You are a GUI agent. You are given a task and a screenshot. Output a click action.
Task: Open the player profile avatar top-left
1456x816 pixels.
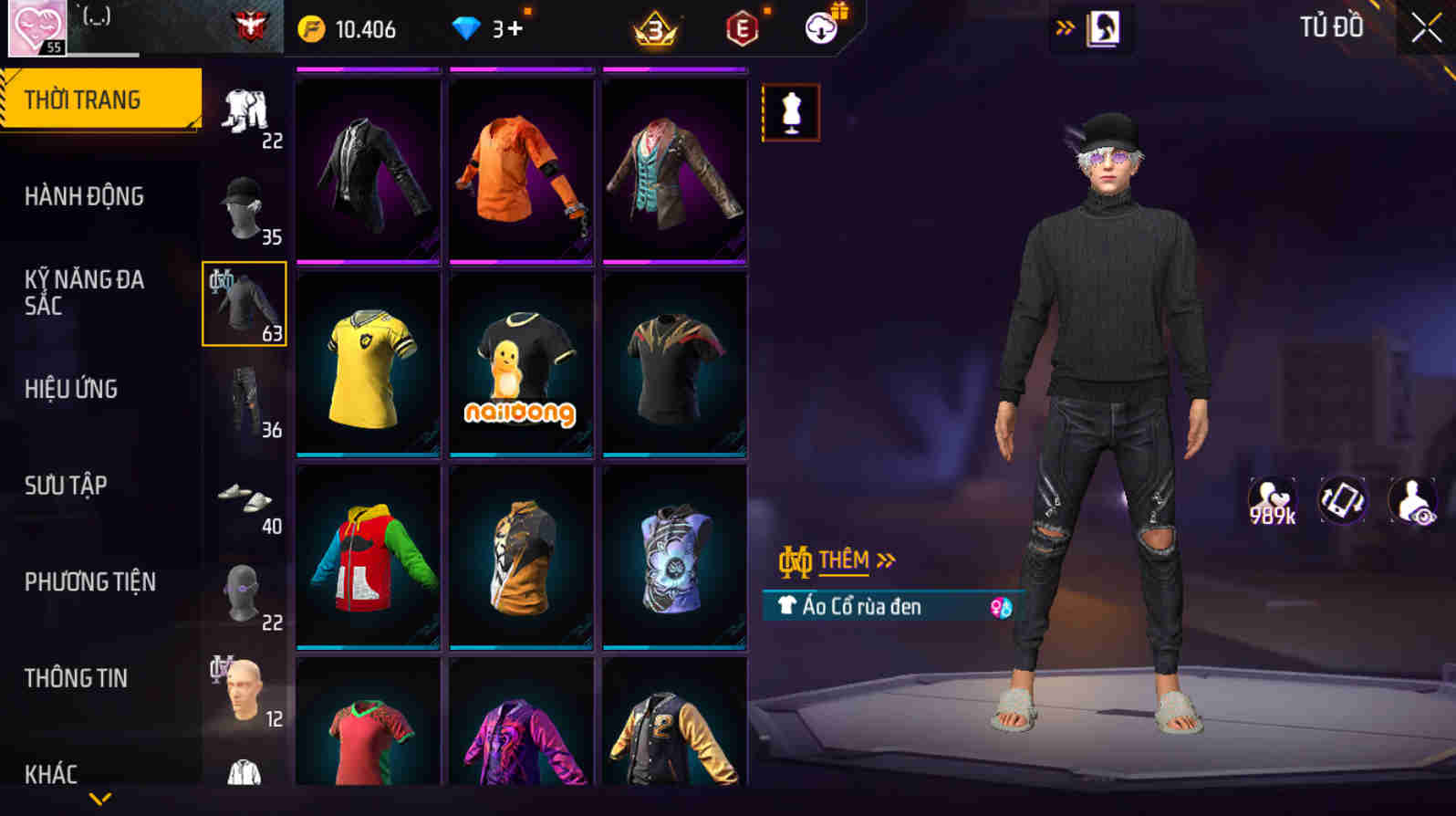(x=37, y=24)
